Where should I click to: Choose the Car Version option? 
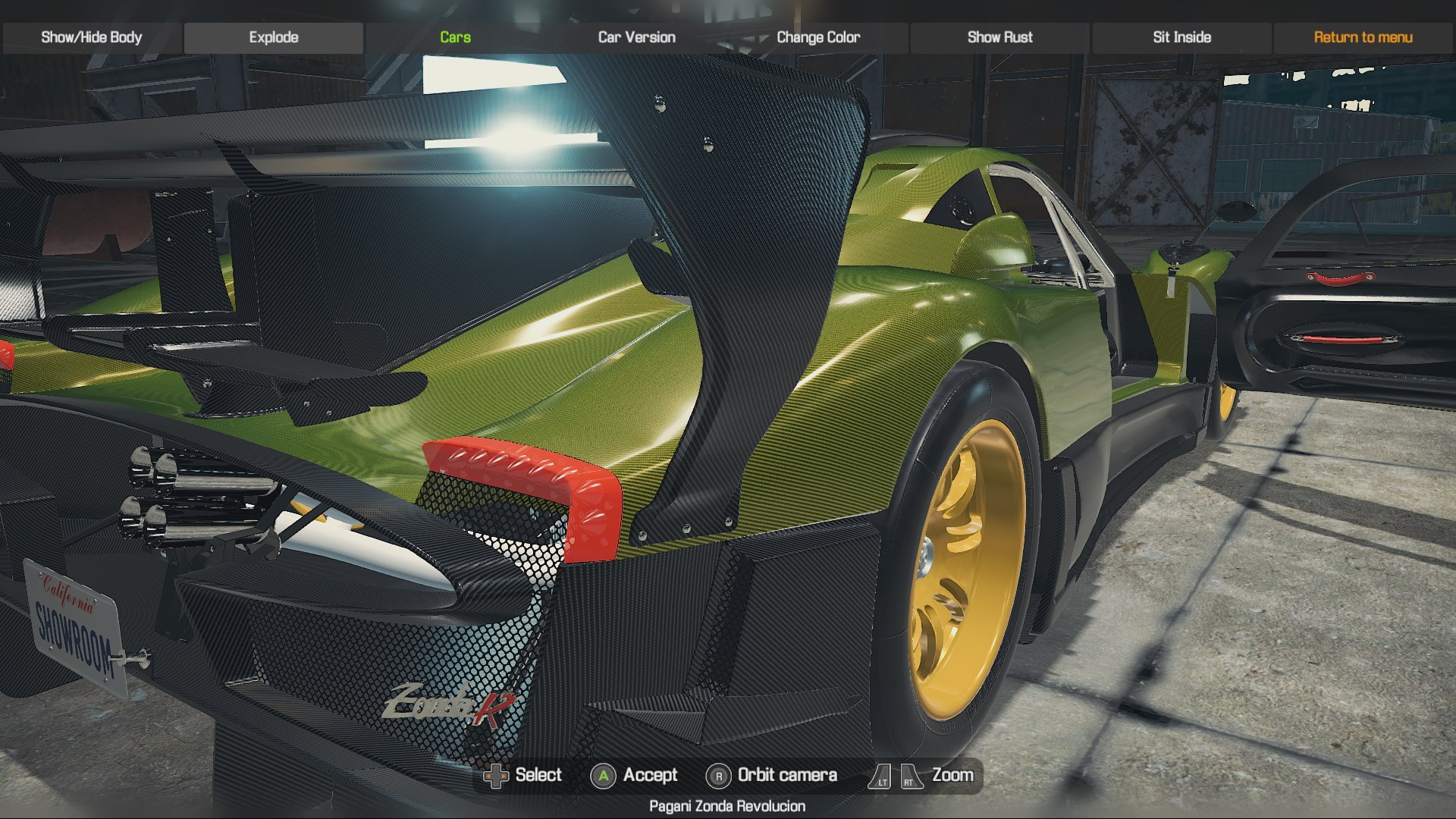(636, 37)
